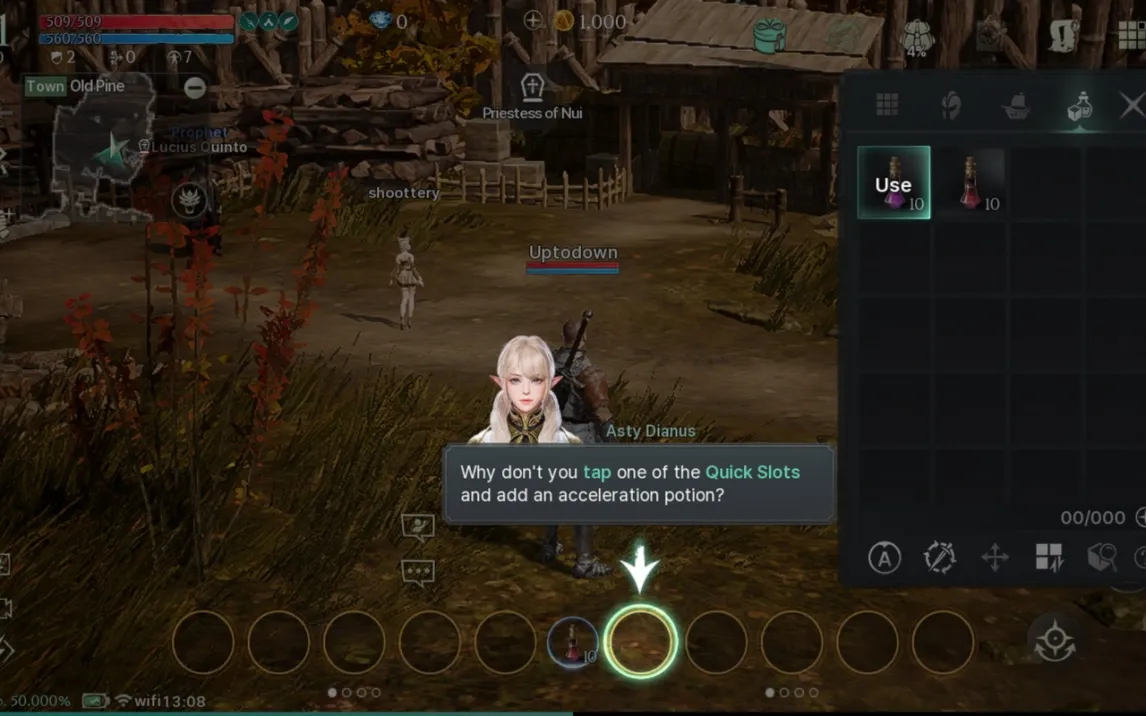Open the speech bubble chat icon
1146x716 pixels.
click(417, 572)
